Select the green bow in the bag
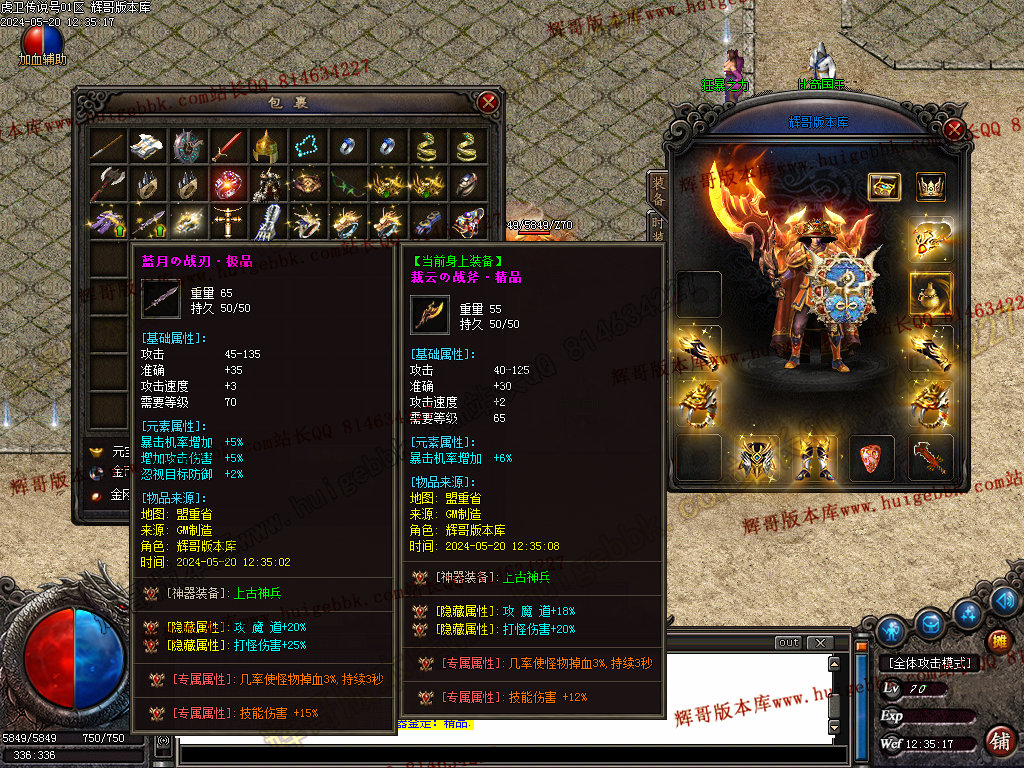The height and width of the screenshot is (768, 1024). tap(345, 184)
